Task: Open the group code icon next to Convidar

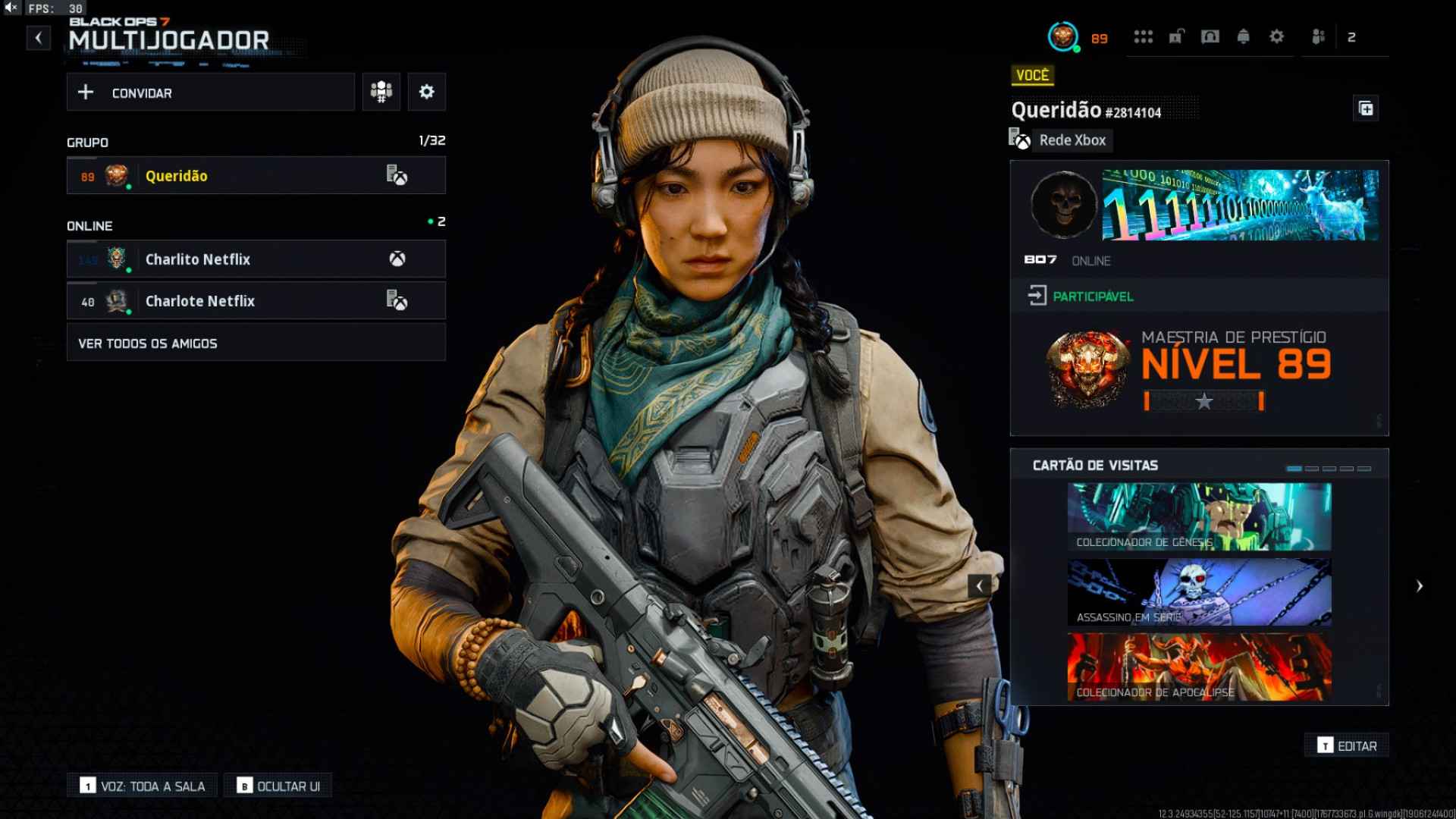Action: tap(381, 91)
